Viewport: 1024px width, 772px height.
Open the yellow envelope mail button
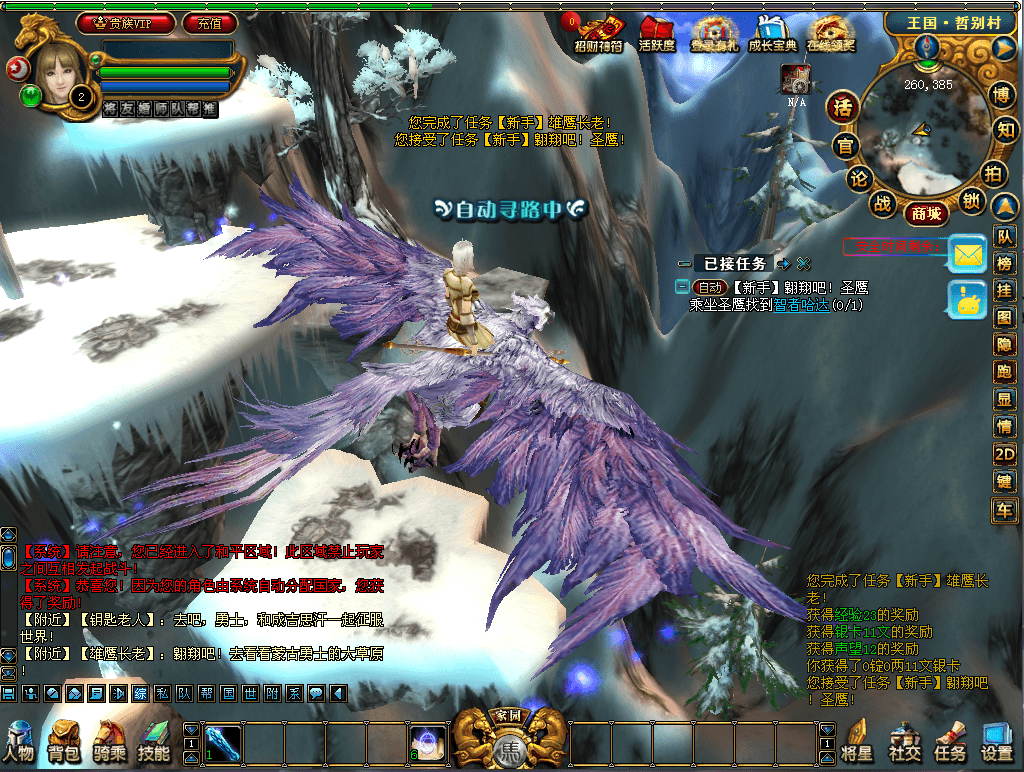(967, 255)
